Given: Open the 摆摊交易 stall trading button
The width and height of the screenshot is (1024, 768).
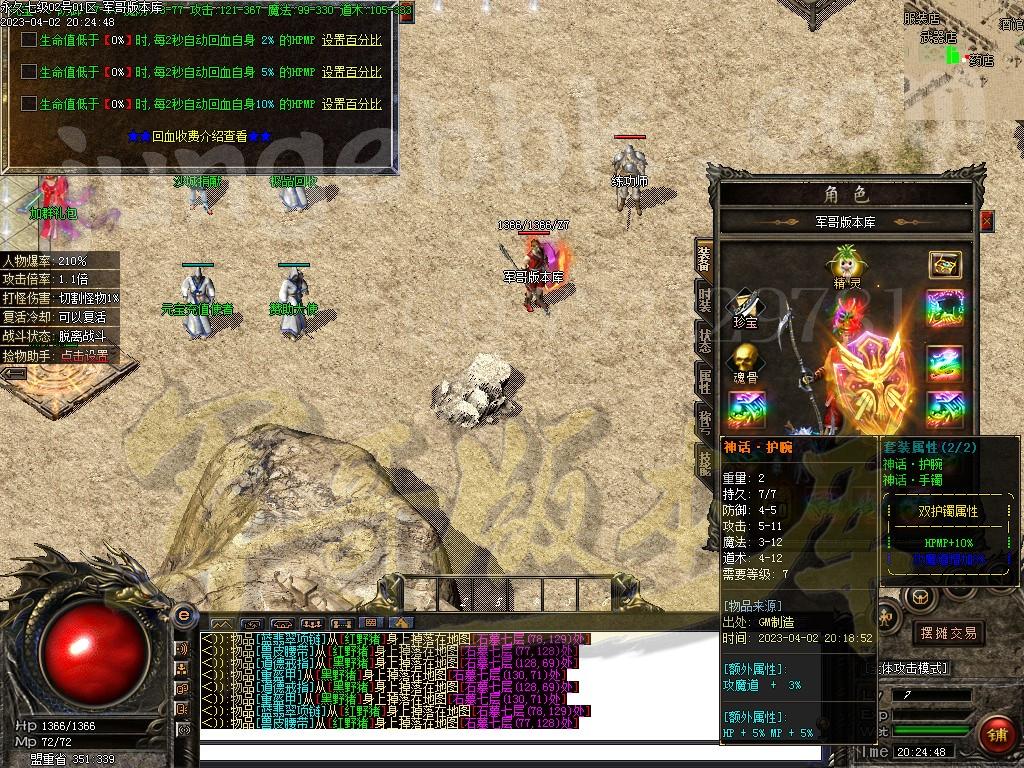Looking at the screenshot, I should pos(947,633).
